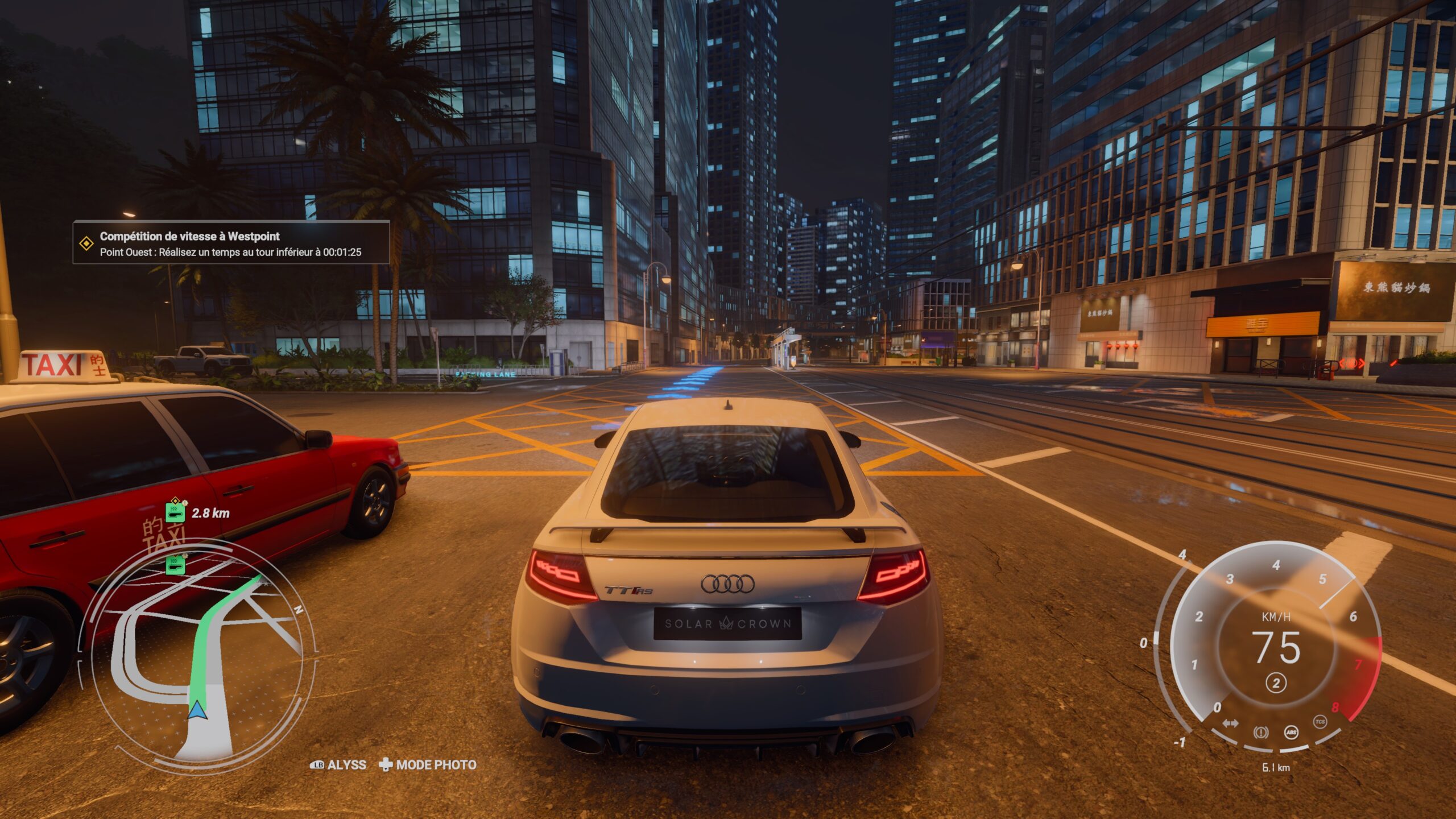Image resolution: width=1456 pixels, height=819 pixels.
Task: Activate the turn signal arrows icon
Action: pos(1230,723)
